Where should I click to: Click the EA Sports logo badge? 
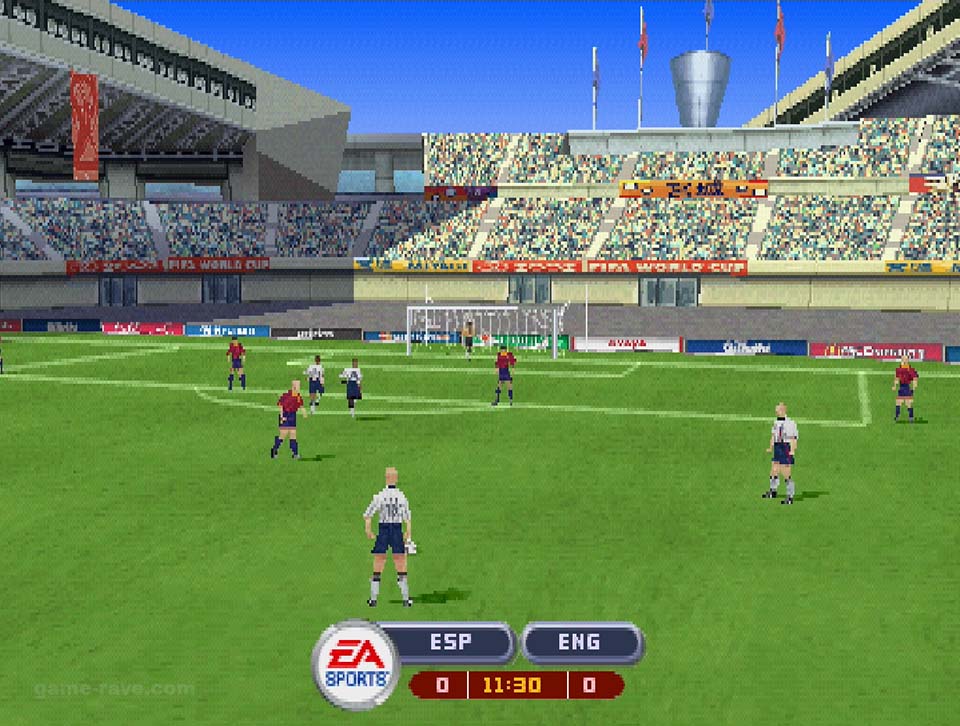[x=355, y=665]
